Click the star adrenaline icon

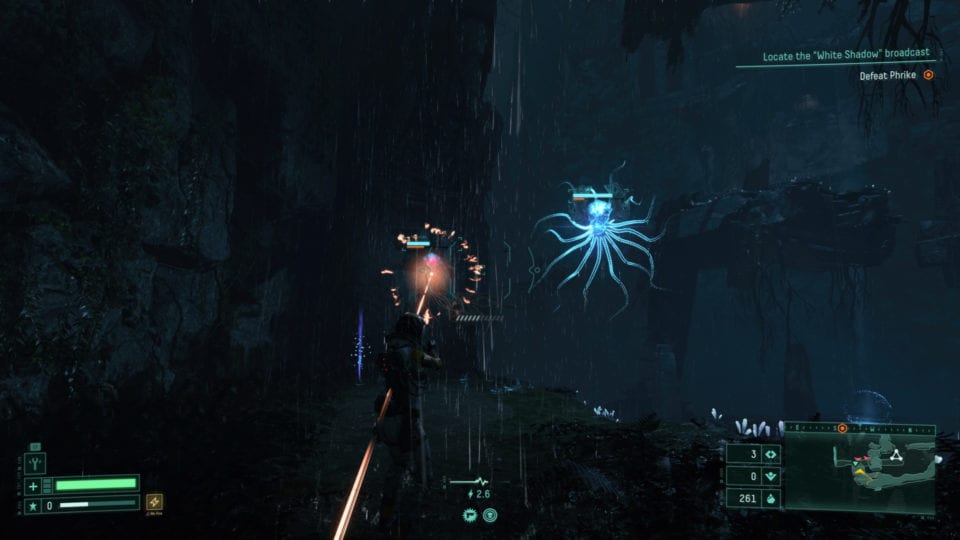35,506
